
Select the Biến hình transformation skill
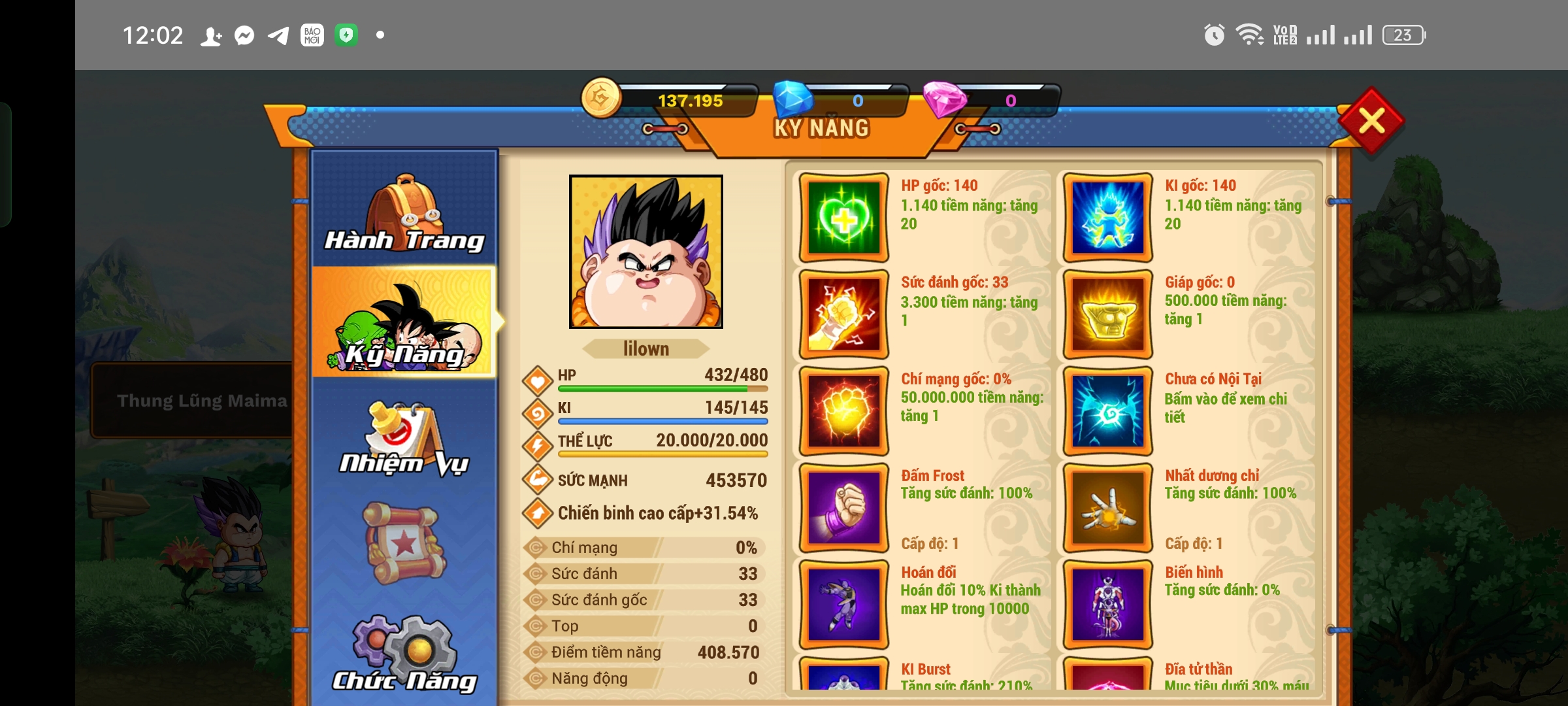[x=1107, y=605]
